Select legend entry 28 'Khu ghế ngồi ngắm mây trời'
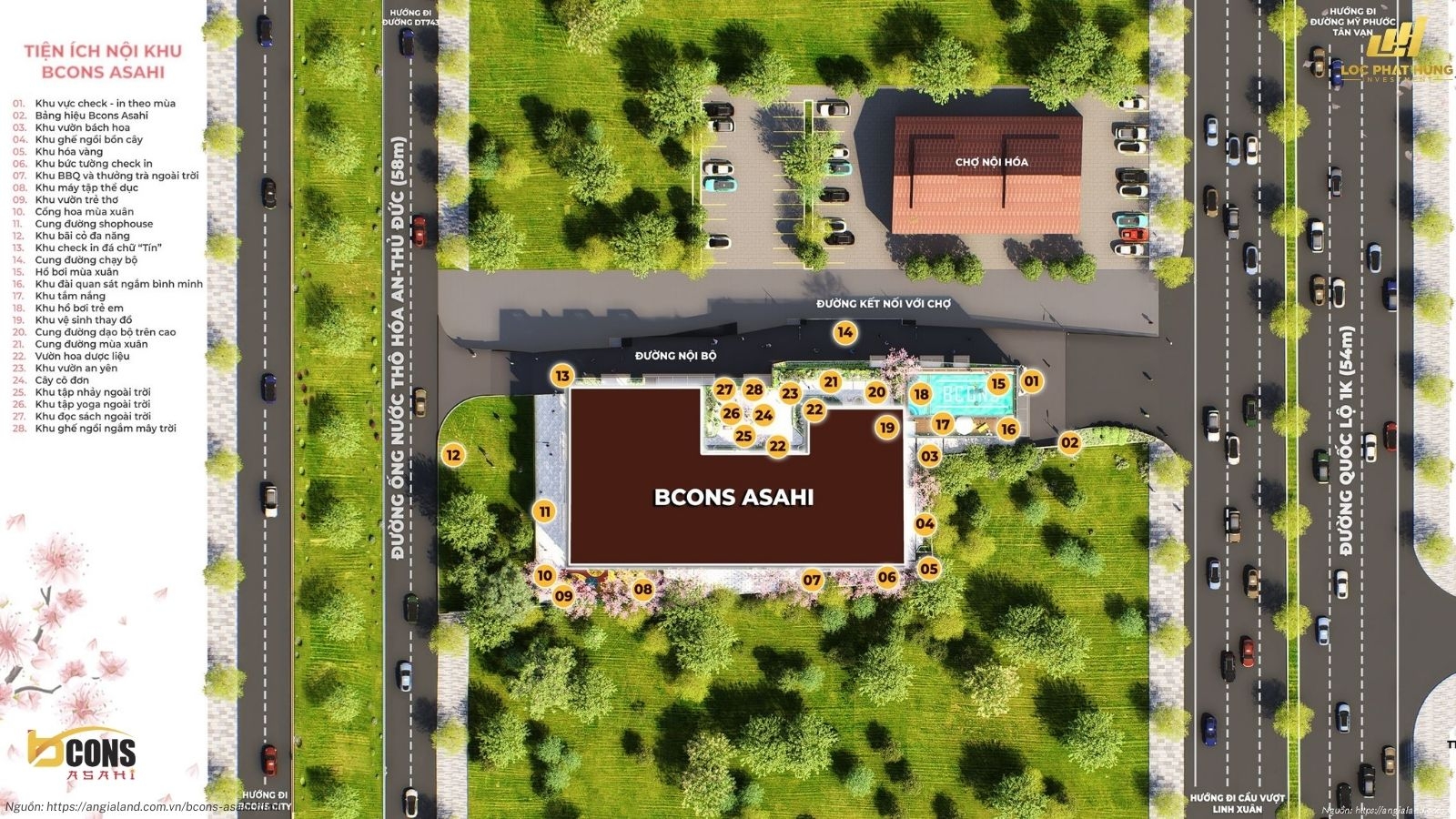 (106, 429)
